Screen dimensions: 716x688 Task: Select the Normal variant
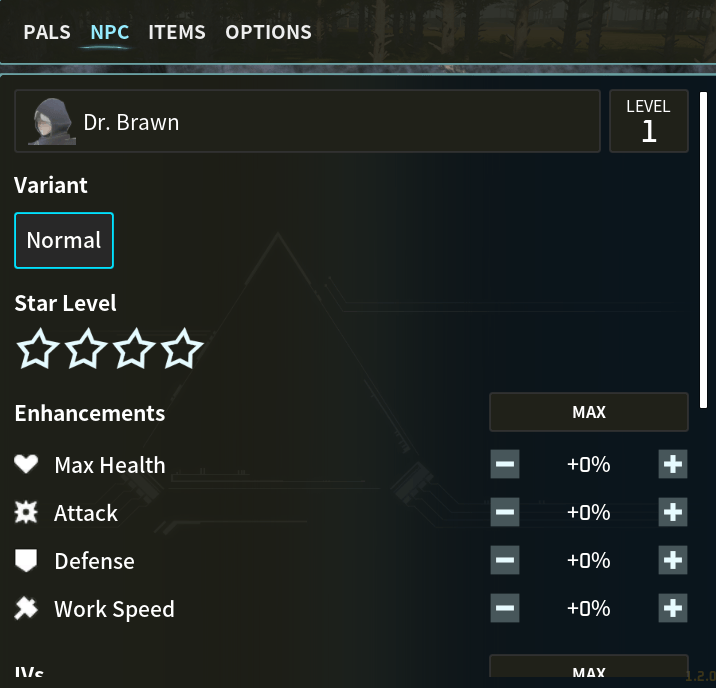point(64,240)
